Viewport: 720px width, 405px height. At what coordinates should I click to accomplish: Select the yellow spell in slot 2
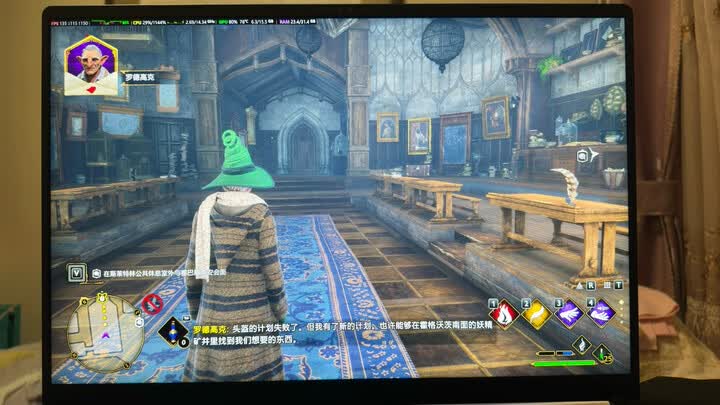pos(537,314)
